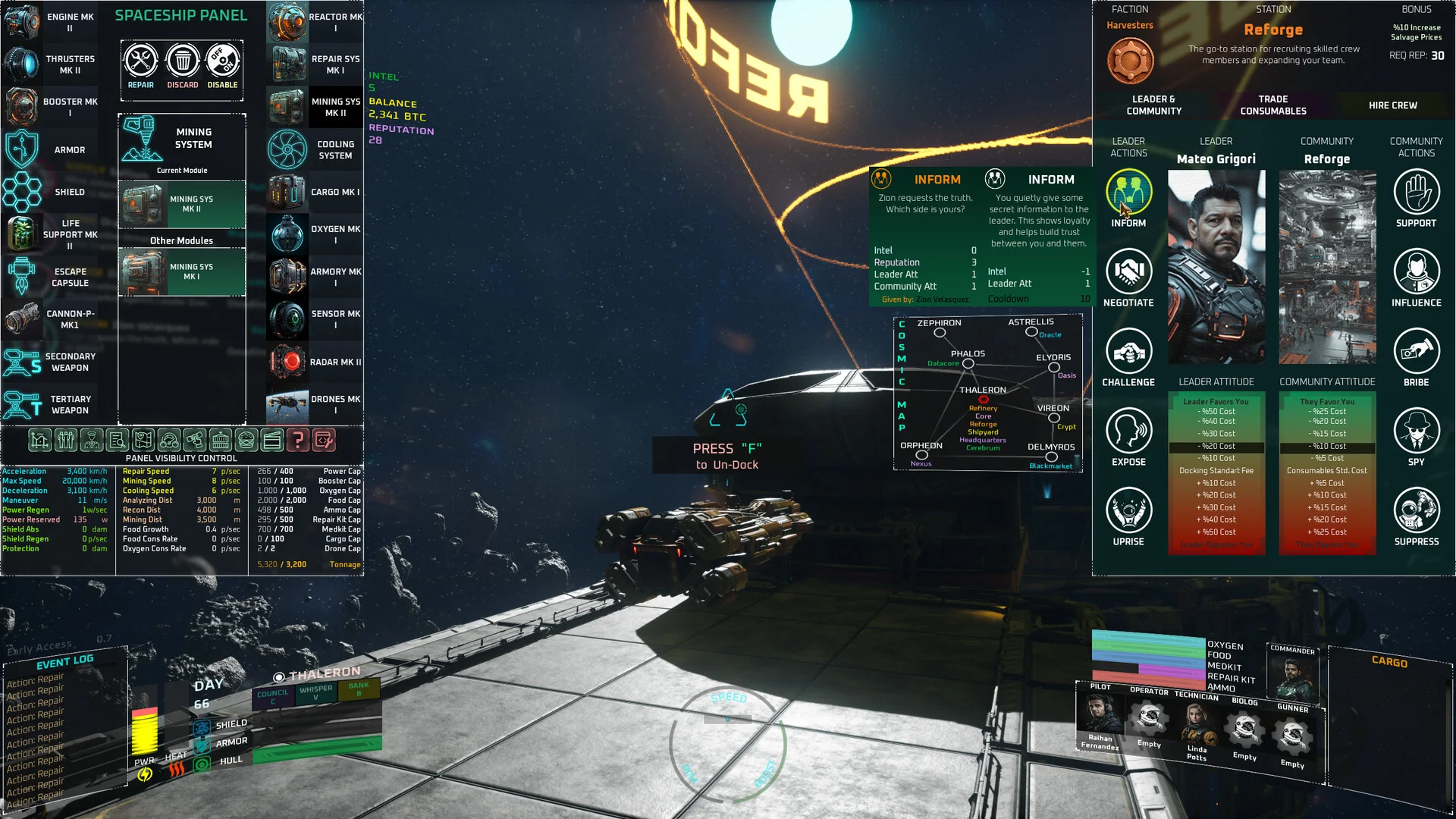Select the Engine MK II module
Image resolution: width=1456 pixels, height=819 pixels.
(52, 22)
